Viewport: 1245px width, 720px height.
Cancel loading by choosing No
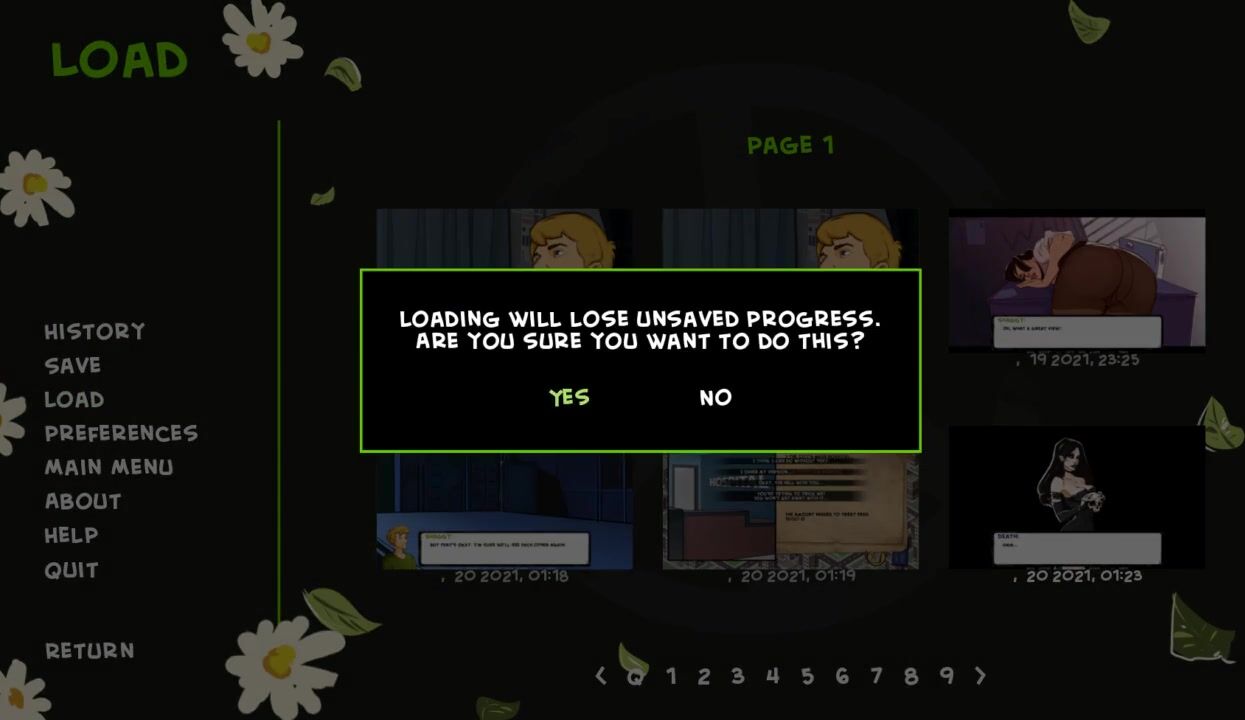point(715,397)
